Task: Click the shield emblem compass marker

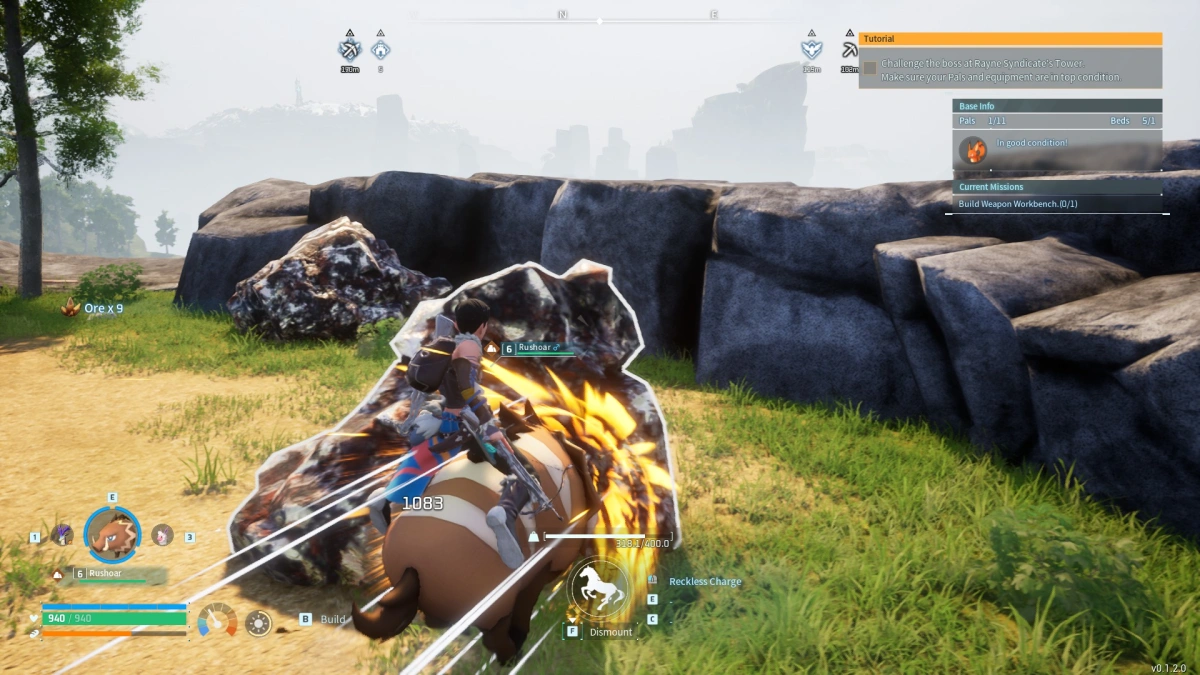Action: 811,49
